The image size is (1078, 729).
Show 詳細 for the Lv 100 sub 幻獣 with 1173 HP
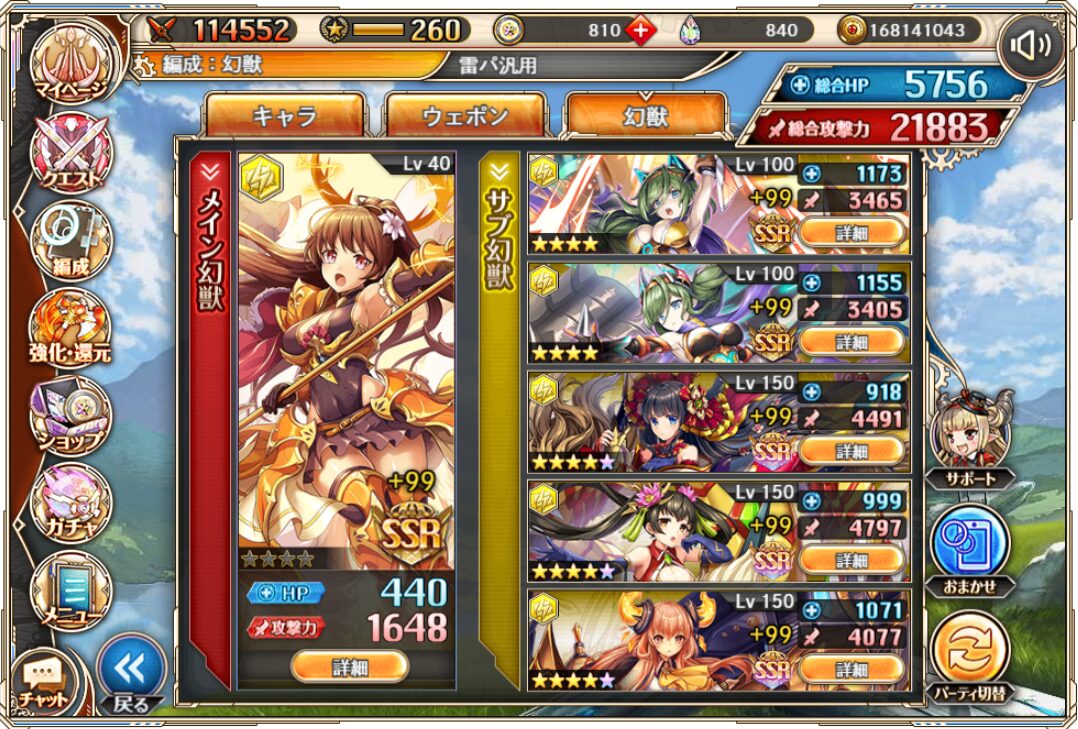pos(851,233)
